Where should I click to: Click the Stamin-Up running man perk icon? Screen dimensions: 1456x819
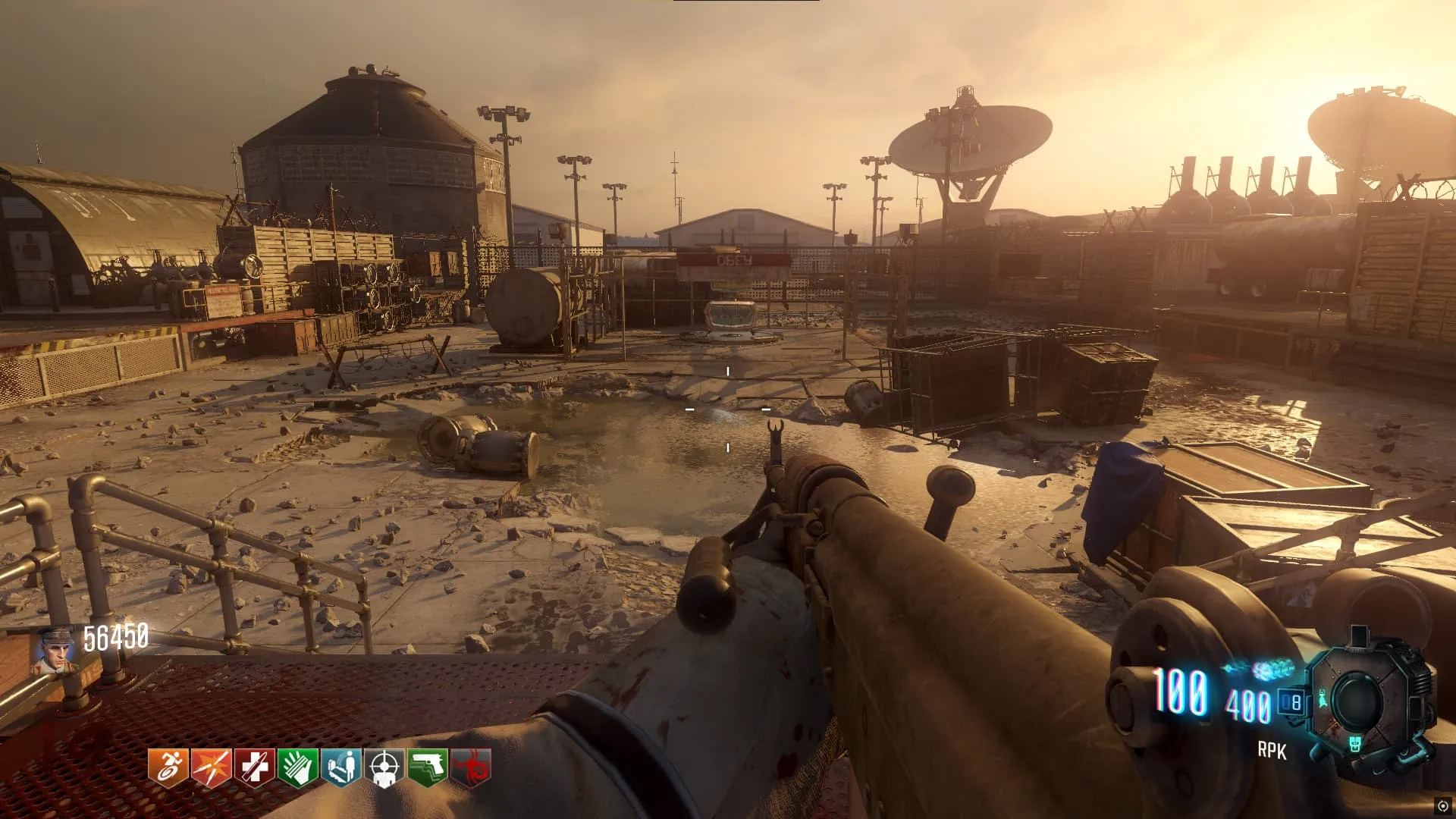coord(168,767)
